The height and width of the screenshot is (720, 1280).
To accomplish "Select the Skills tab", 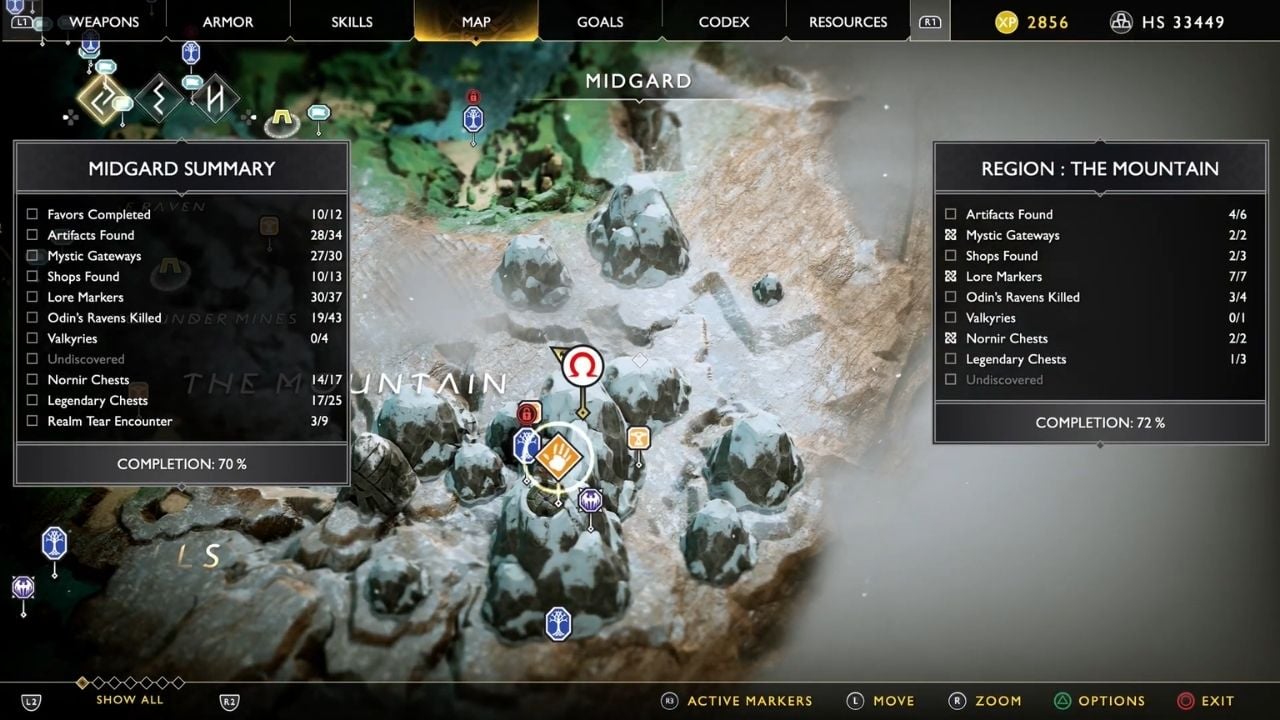I will [352, 22].
